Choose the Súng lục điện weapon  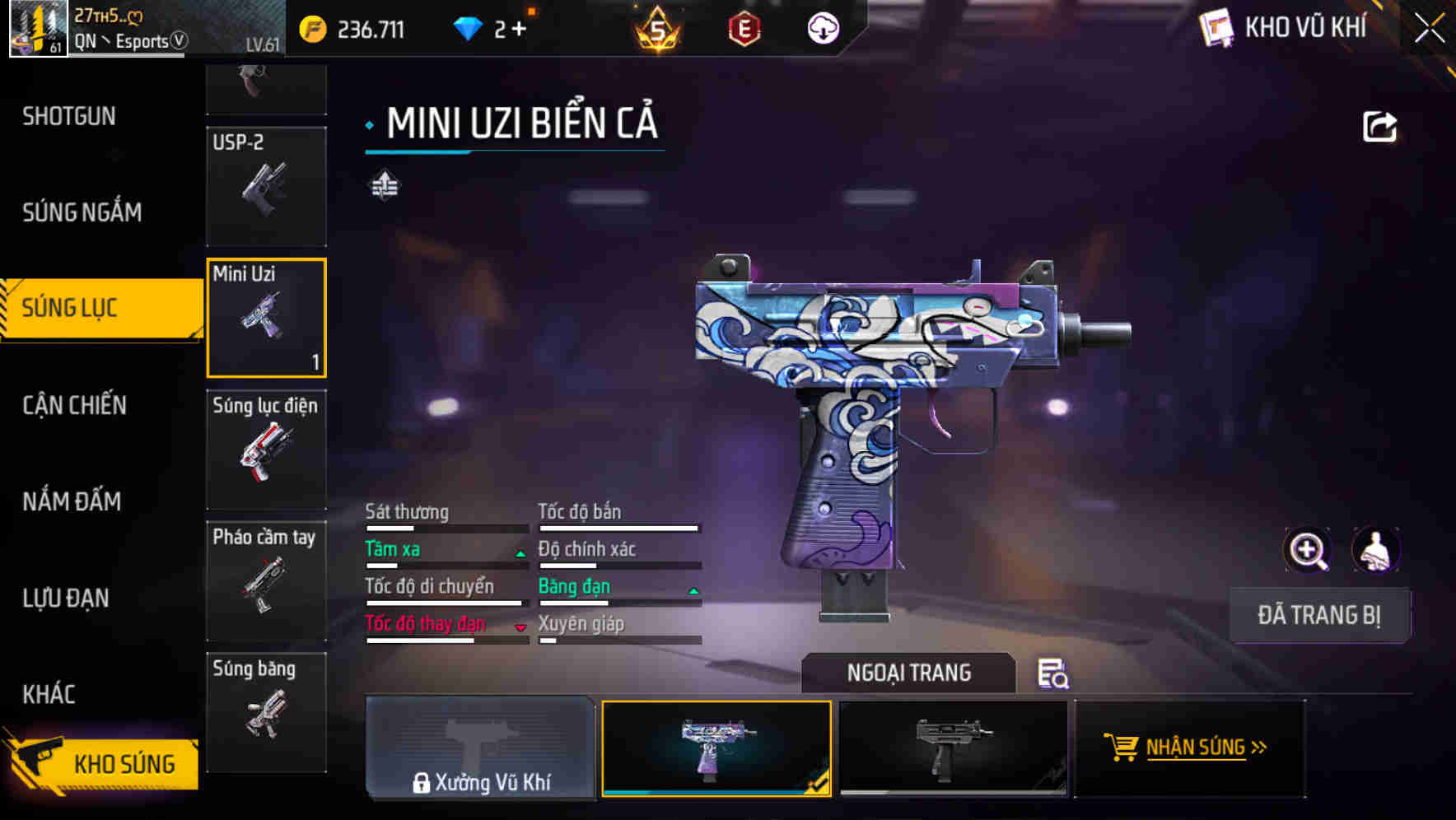point(266,450)
